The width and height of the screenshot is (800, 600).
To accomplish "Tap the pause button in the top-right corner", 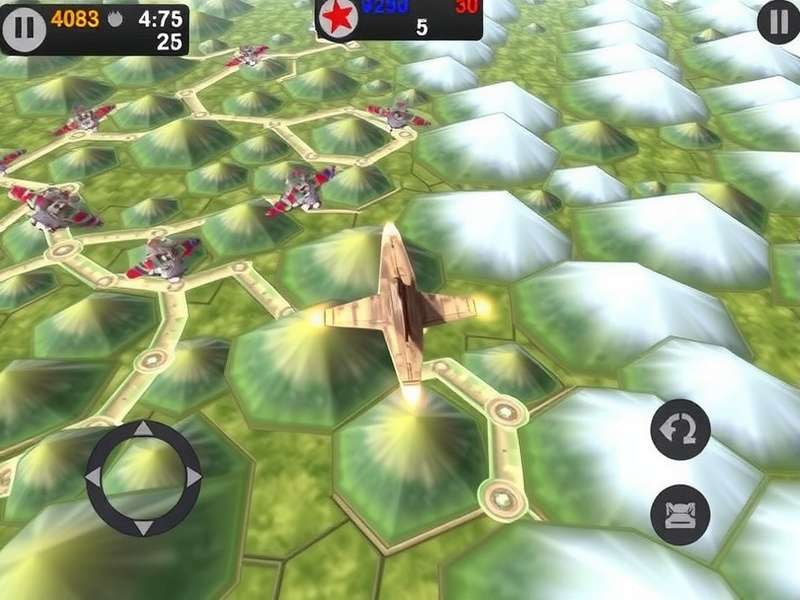I will 778,22.
